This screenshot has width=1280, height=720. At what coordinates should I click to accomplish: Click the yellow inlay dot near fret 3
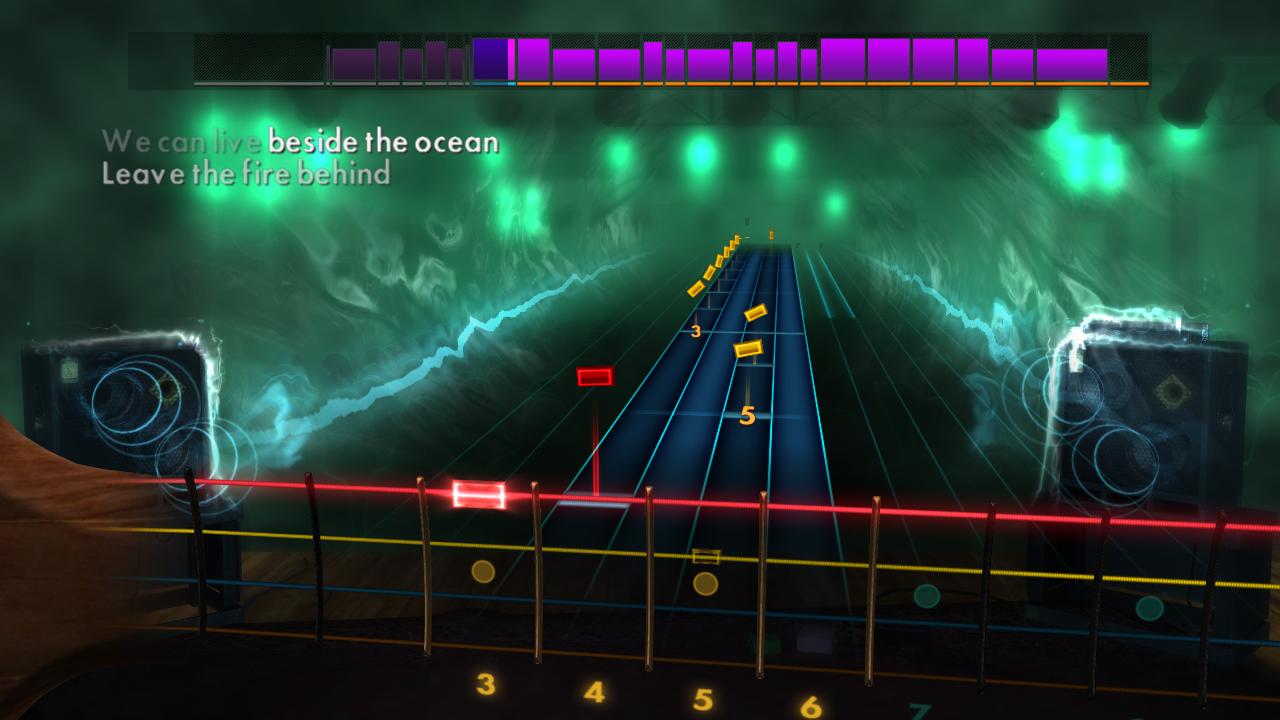tap(482, 573)
